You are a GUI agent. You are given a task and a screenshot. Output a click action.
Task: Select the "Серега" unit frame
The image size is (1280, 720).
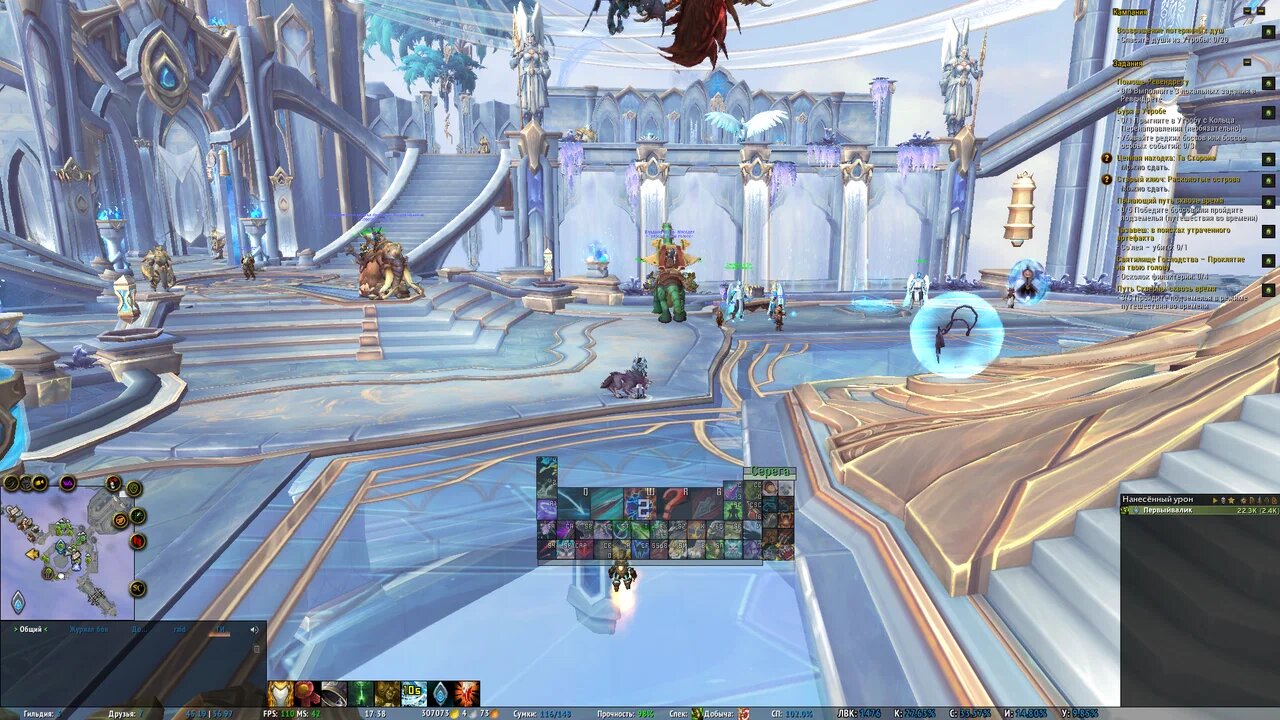coord(771,472)
